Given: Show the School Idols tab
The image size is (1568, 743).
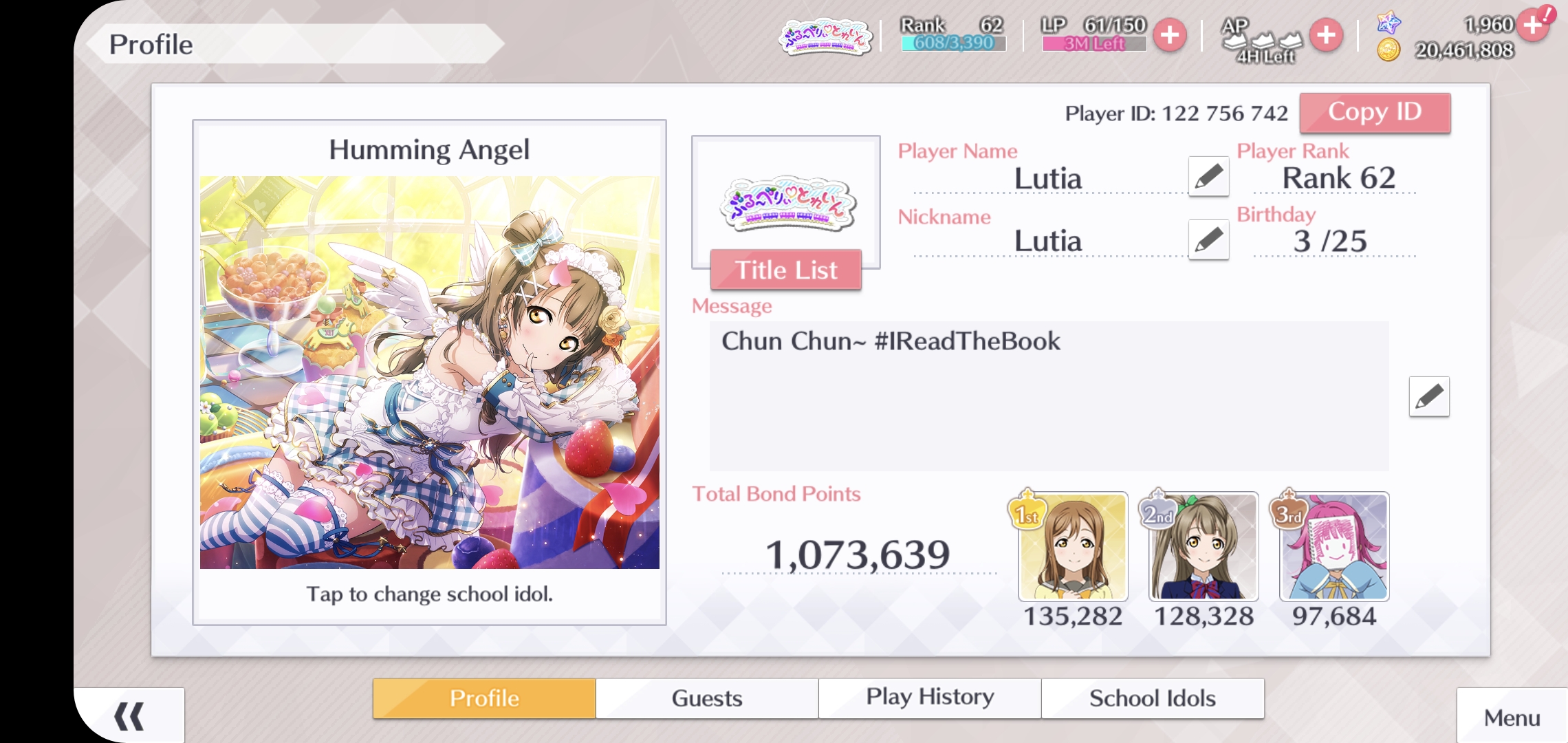Looking at the screenshot, I should [1153, 698].
